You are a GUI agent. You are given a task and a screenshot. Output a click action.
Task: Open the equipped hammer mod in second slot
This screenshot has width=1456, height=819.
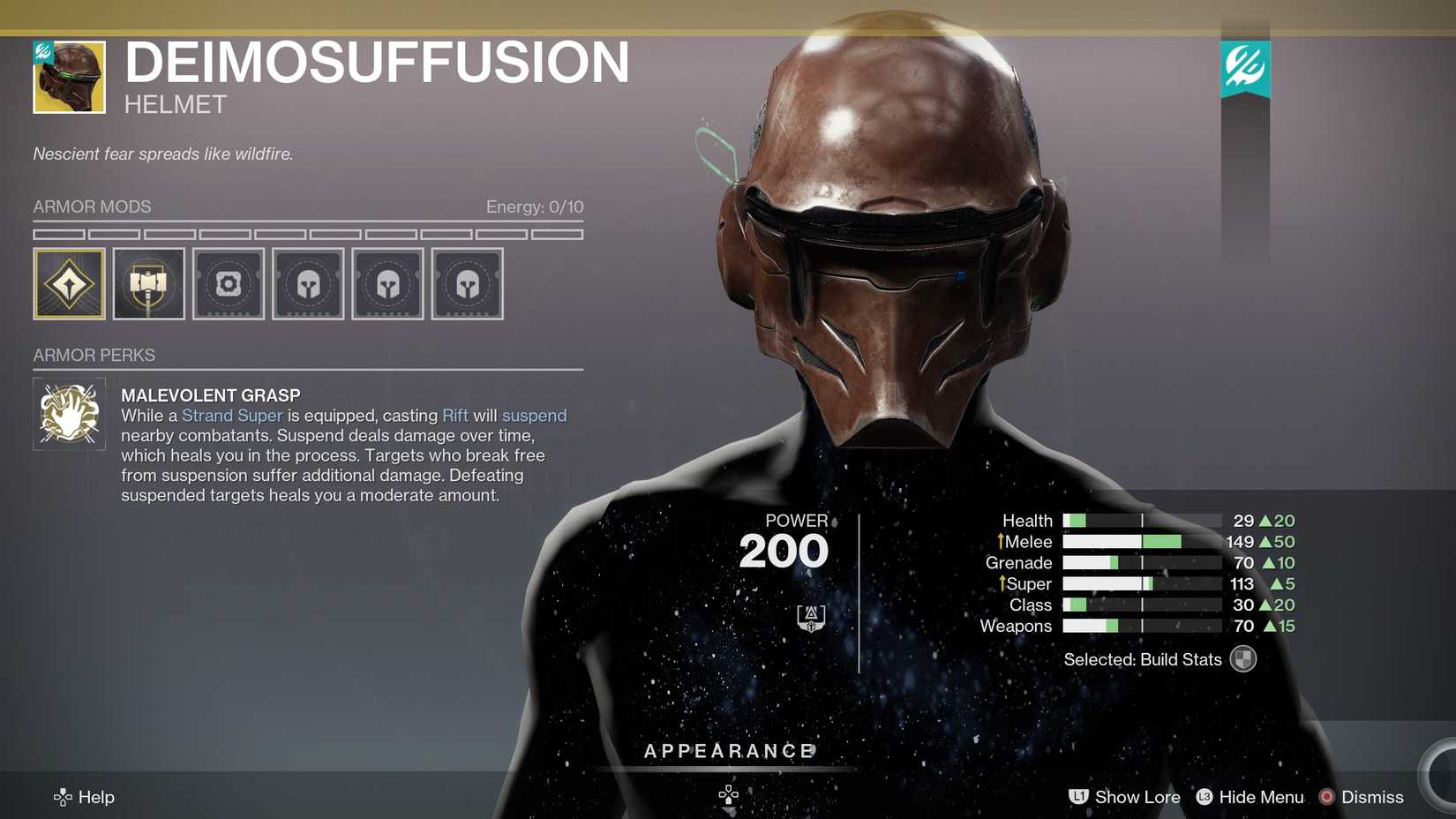click(x=148, y=283)
